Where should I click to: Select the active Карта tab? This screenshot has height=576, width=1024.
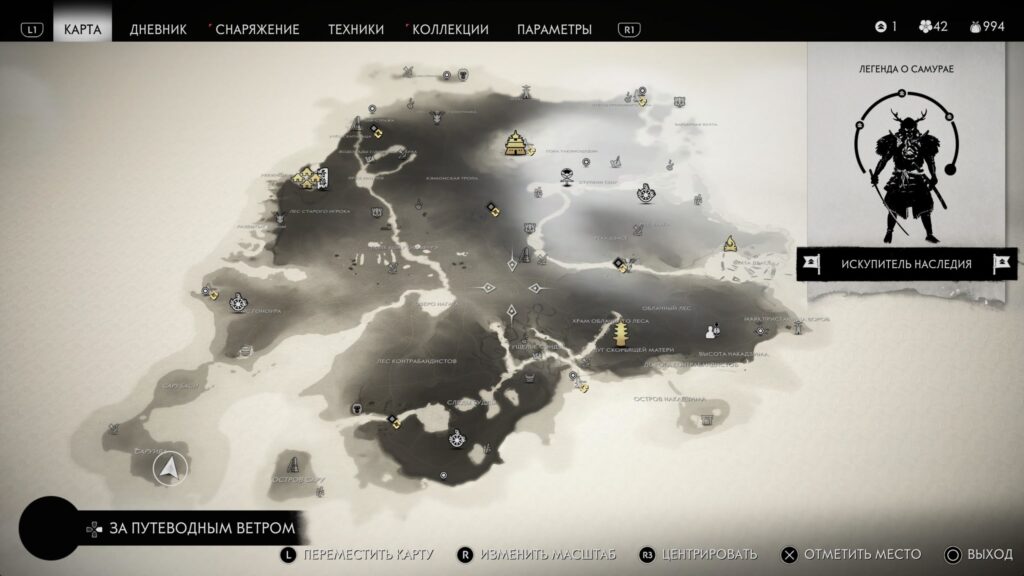click(x=82, y=29)
